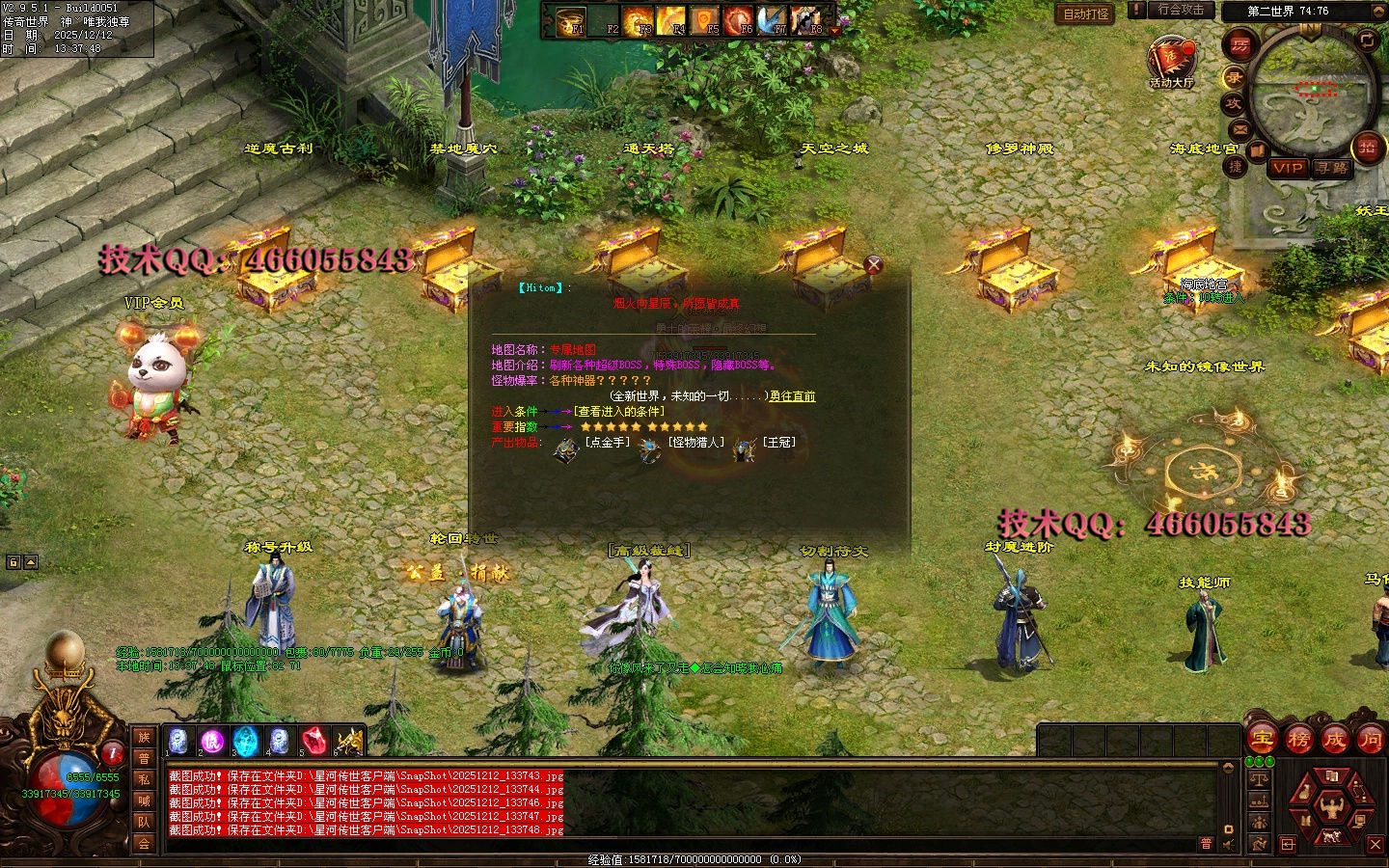Open the 拍 auction button beside the minimap
Viewport: 1389px width, 868px height.
click(x=1367, y=147)
